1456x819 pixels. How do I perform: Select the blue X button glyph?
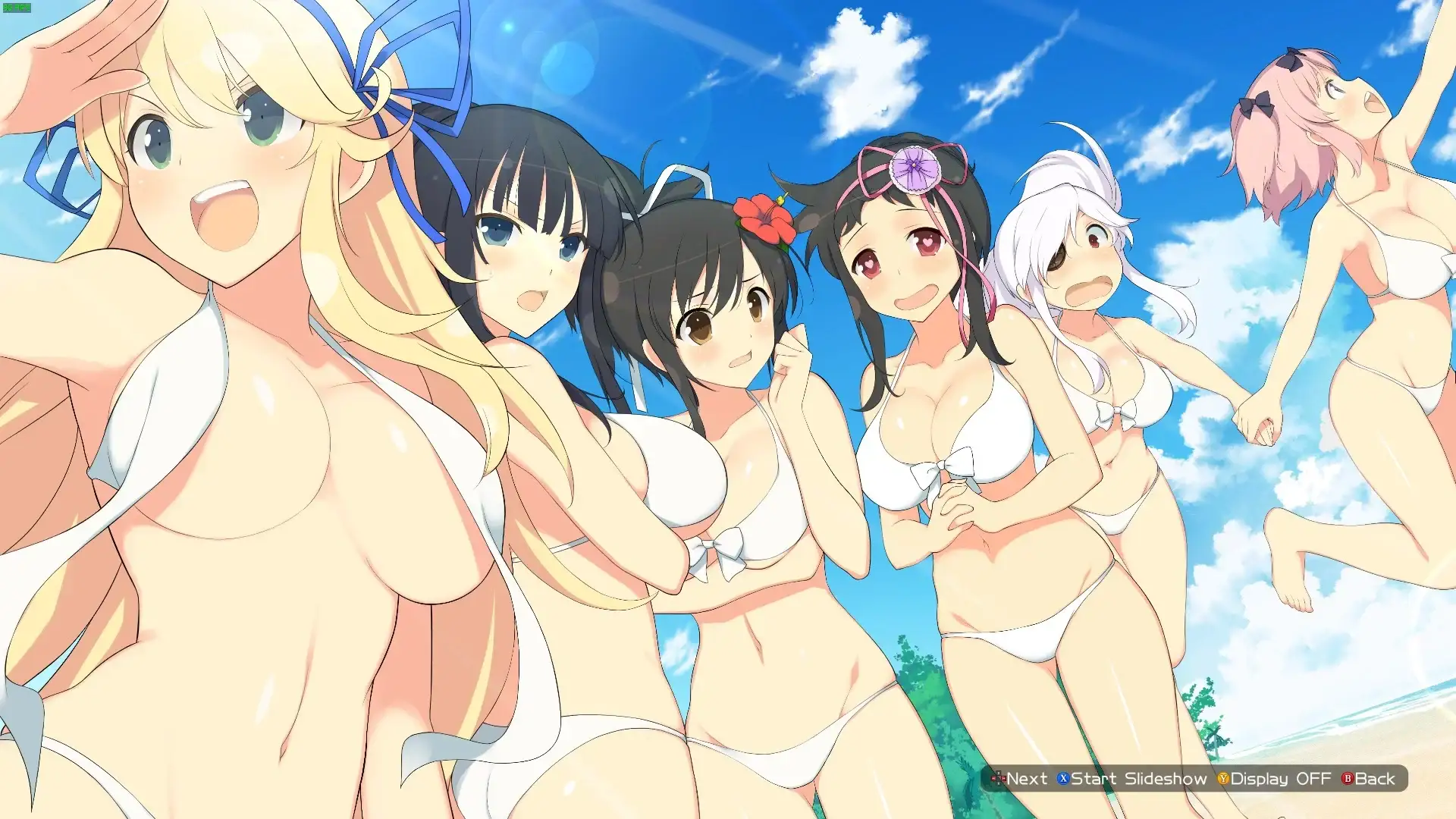[x=1064, y=778]
